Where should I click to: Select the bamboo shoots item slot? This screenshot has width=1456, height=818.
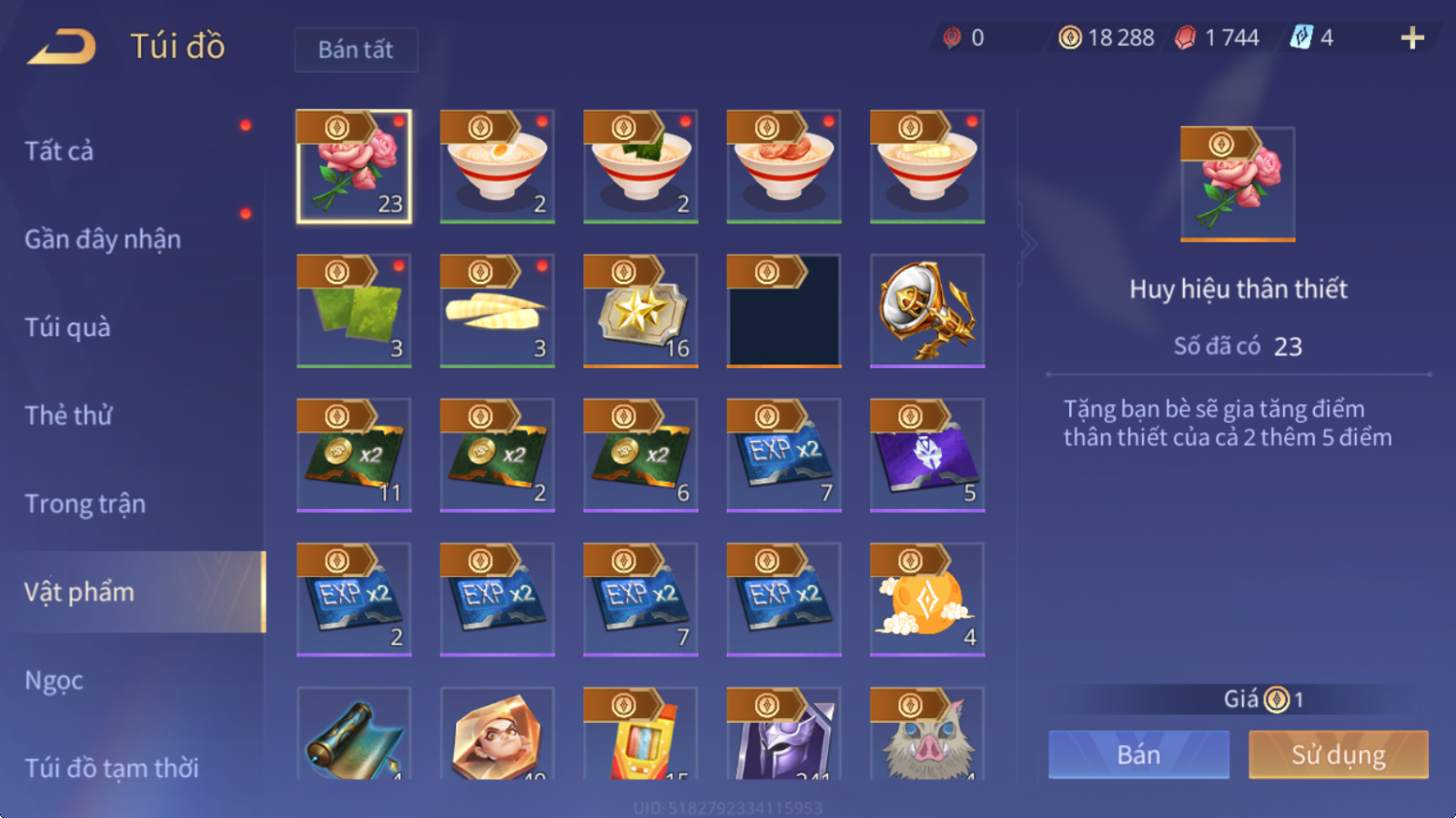[x=497, y=311]
